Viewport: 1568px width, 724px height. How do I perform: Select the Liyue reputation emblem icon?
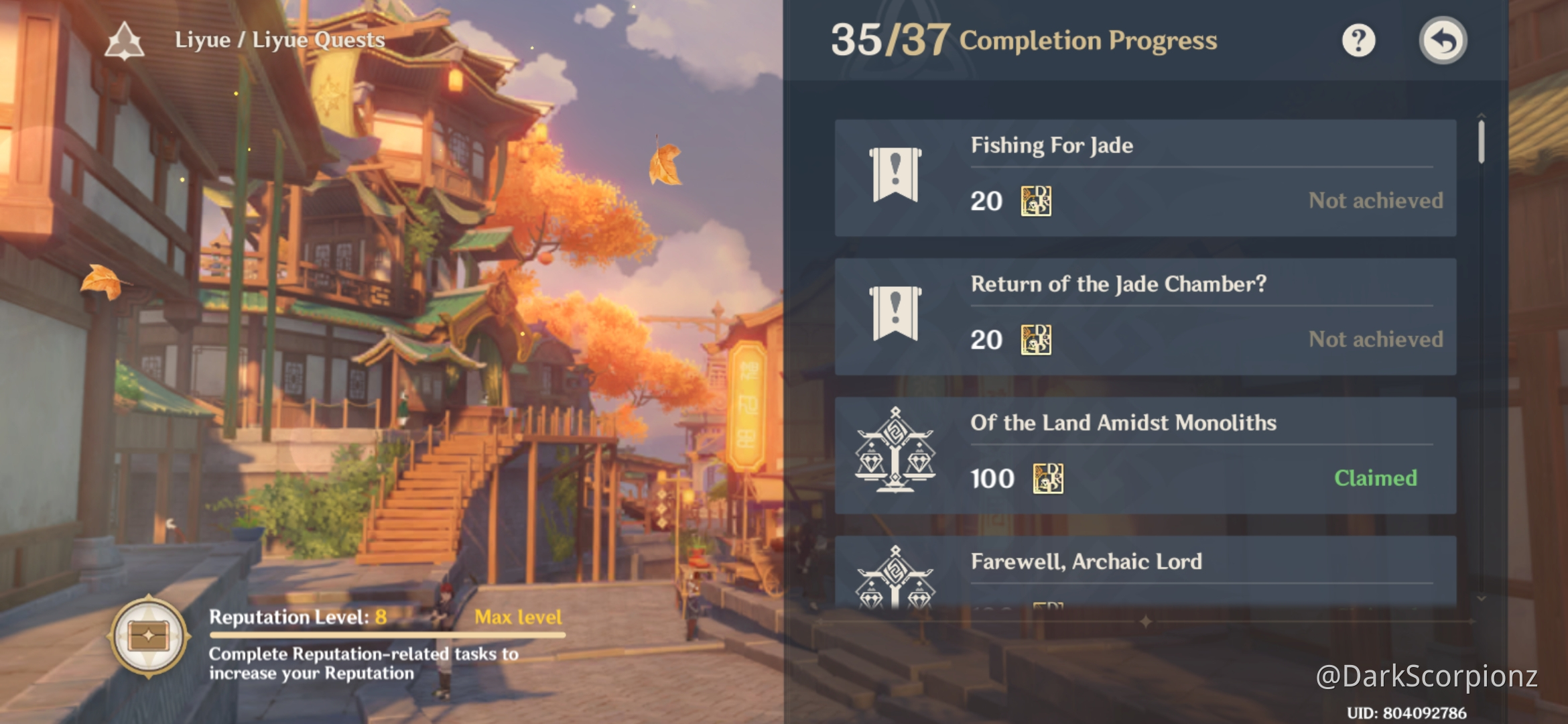(x=124, y=39)
